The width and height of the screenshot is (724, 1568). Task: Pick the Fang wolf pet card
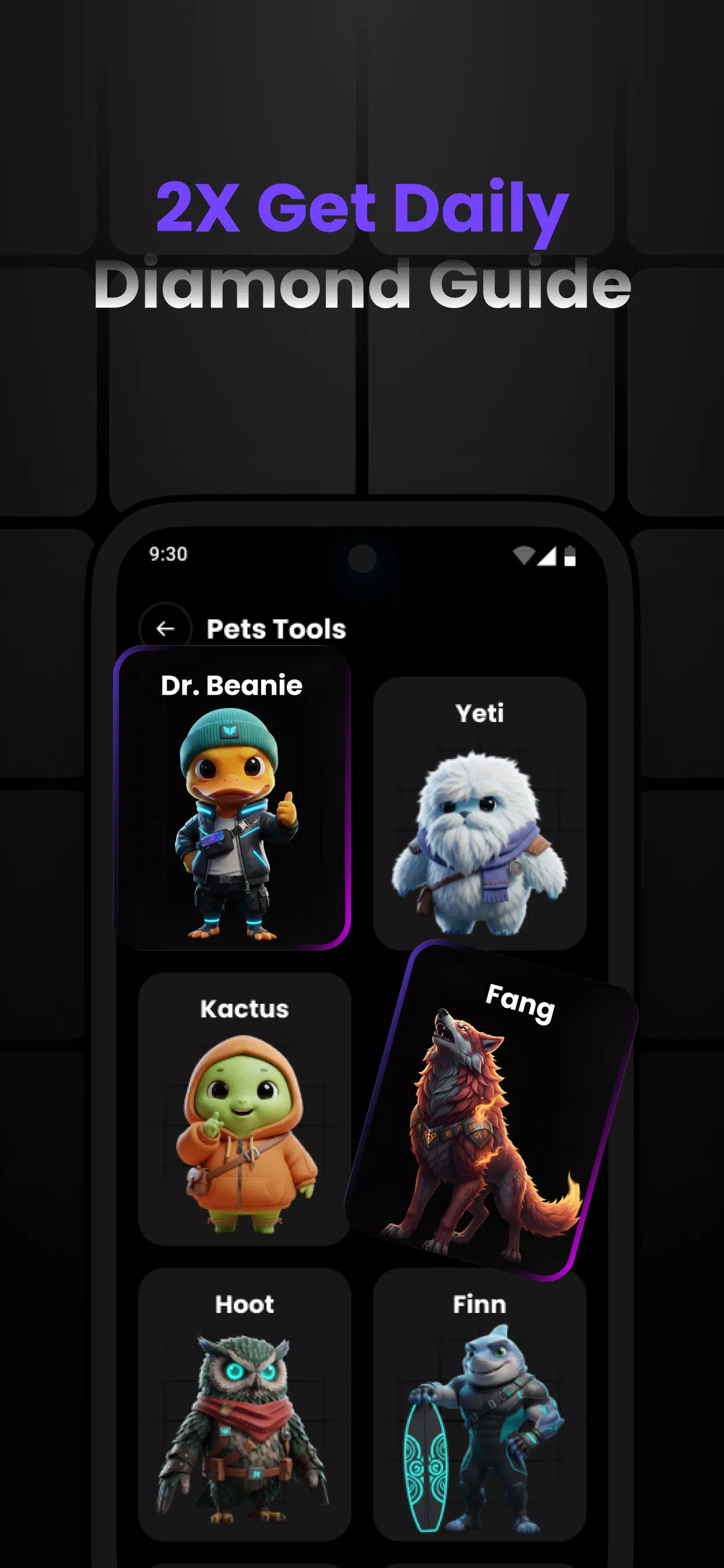tap(491, 1111)
